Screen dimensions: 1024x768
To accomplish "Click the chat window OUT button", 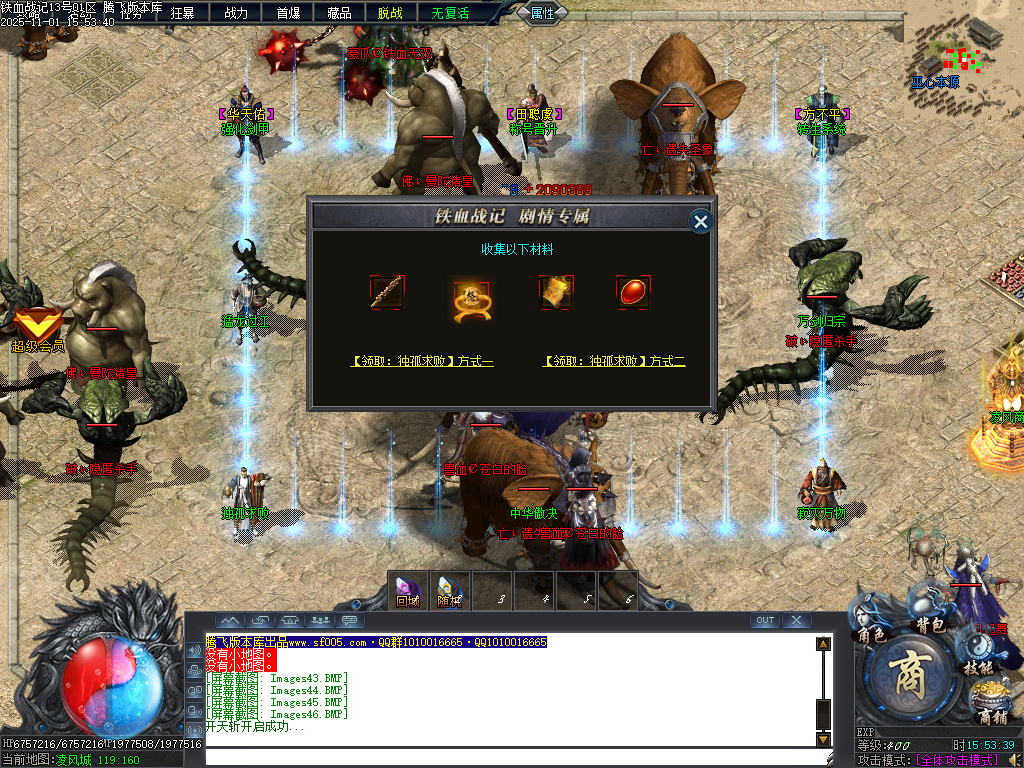I will click(765, 621).
